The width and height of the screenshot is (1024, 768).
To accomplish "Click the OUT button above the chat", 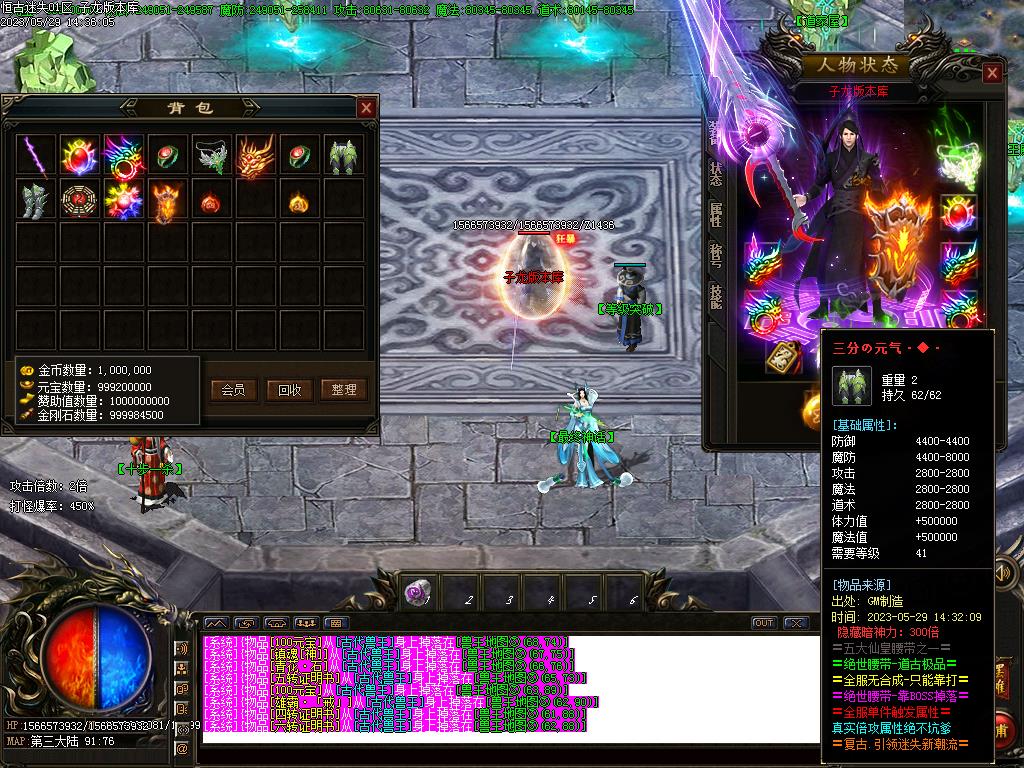I will (764, 623).
